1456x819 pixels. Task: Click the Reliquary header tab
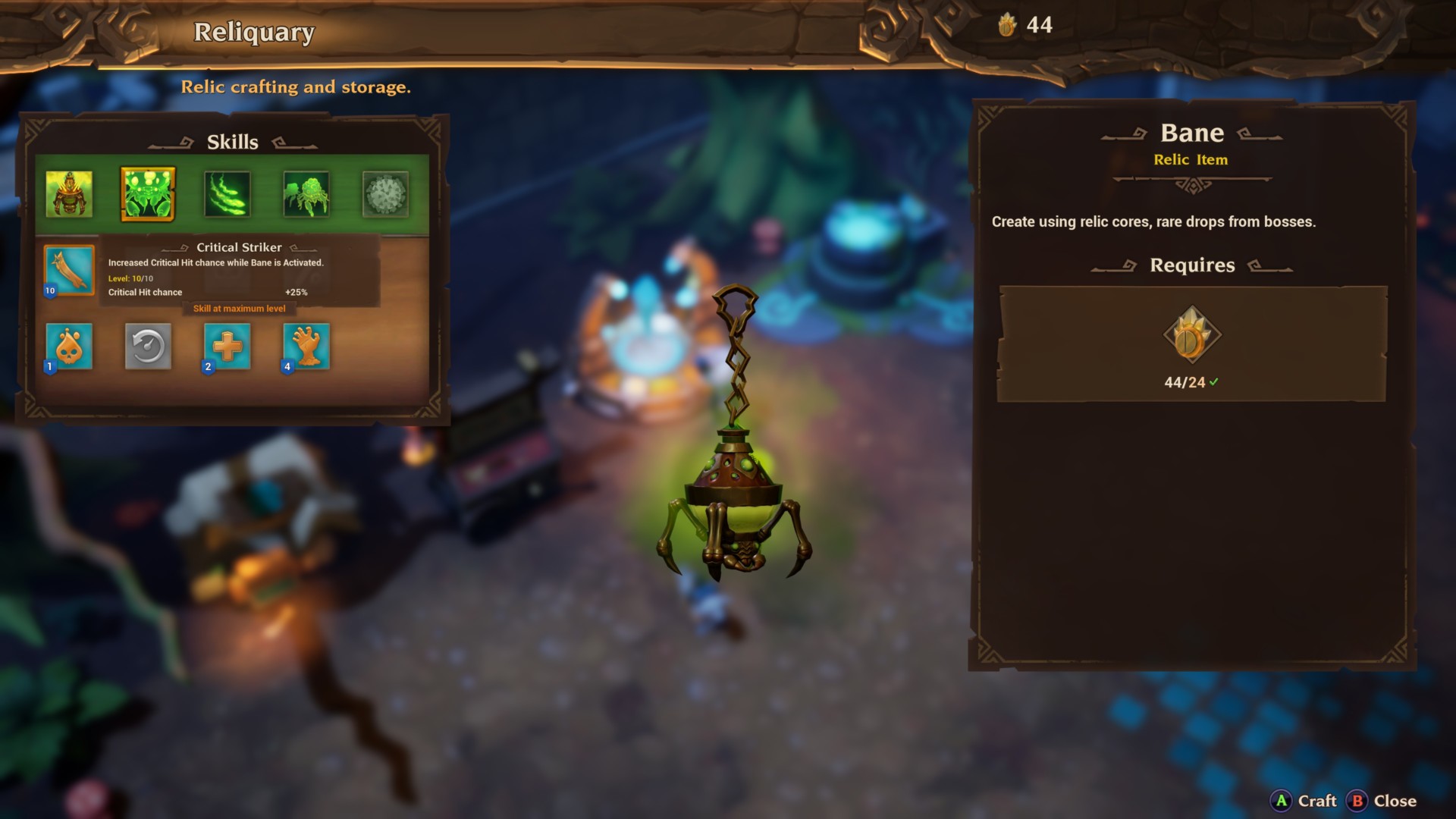click(x=254, y=33)
